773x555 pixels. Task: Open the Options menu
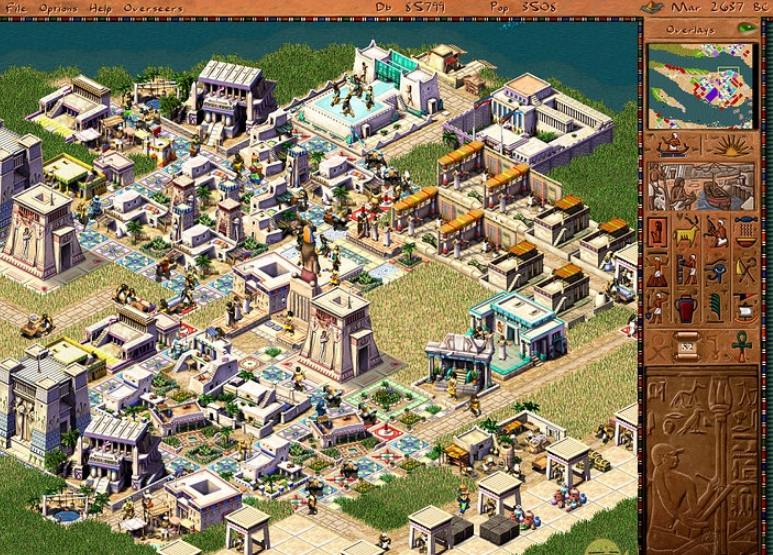[59, 8]
